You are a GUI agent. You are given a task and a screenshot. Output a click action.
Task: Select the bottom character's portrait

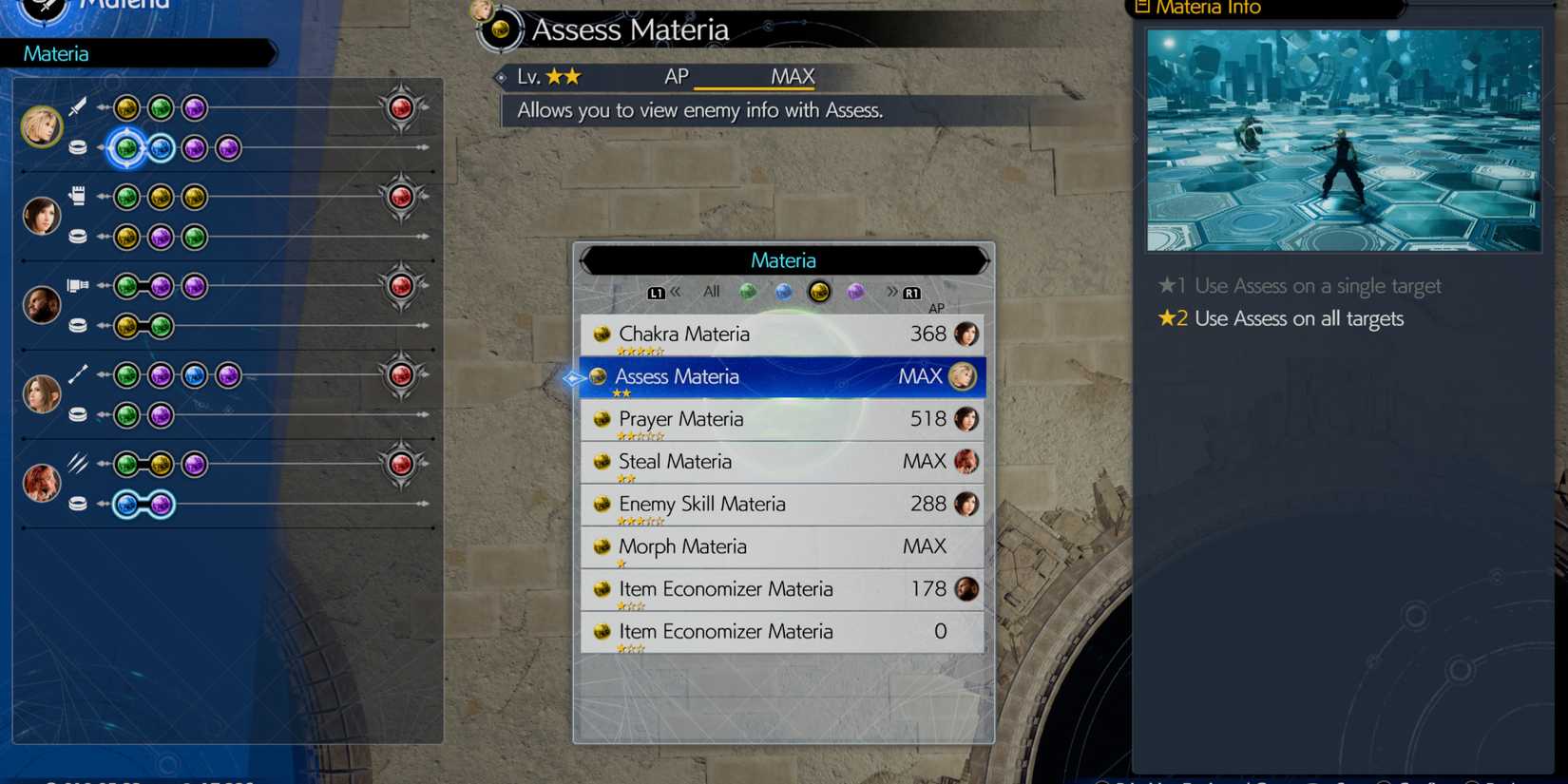43,481
